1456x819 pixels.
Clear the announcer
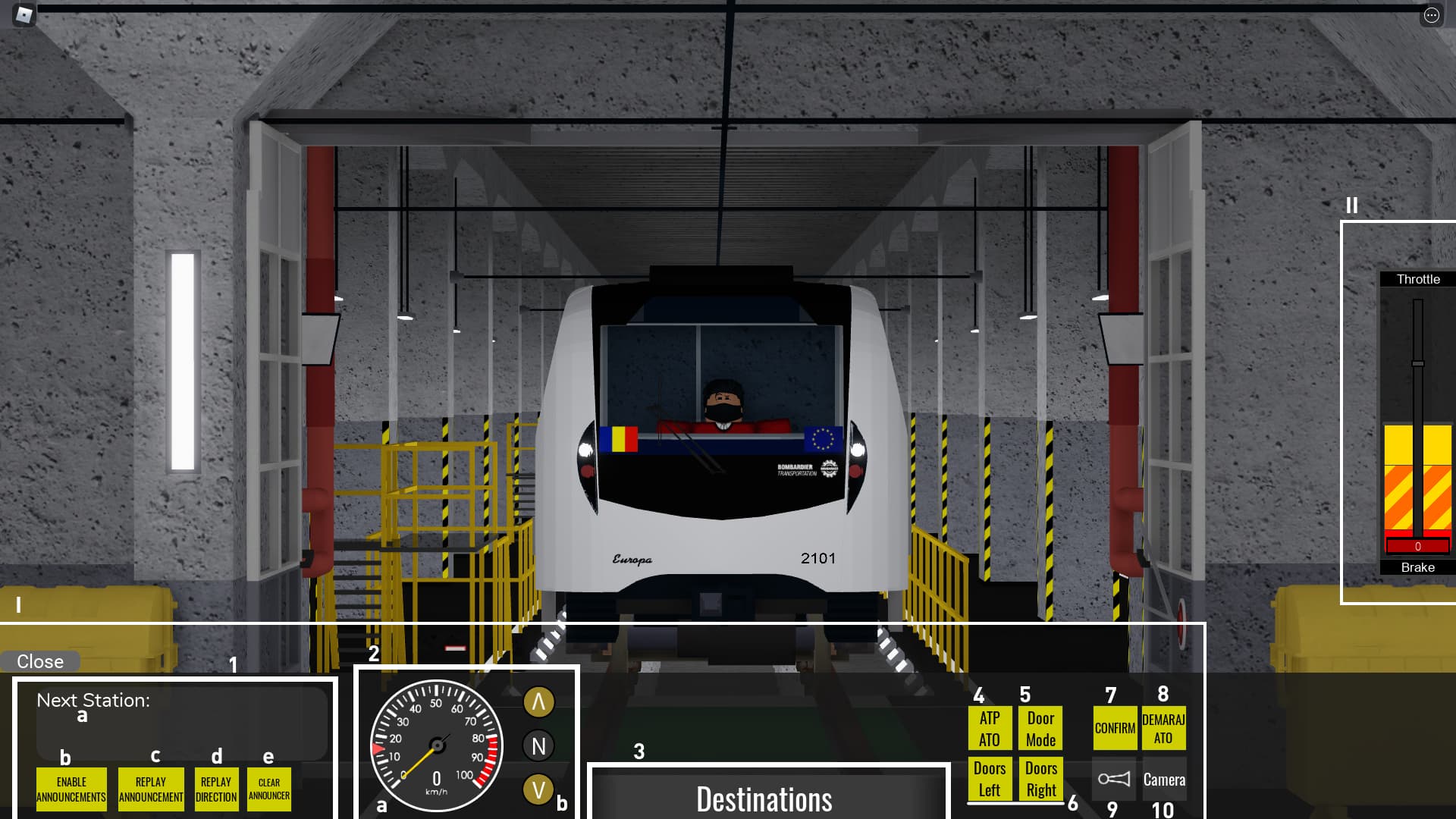coord(270,789)
